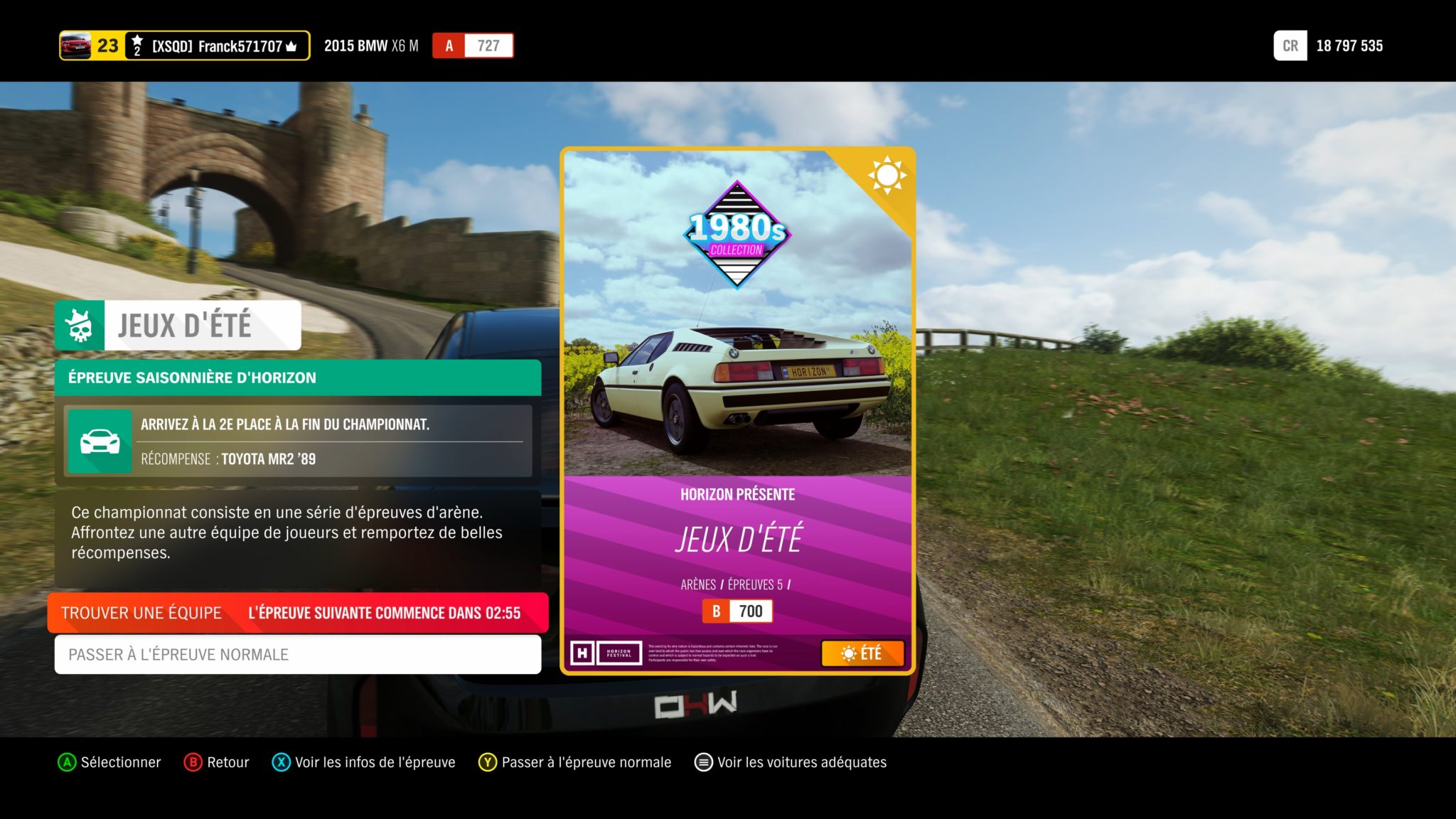
Task: Select the Toyota MR2 '89 reward objective
Action: click(x=297, y=441)
